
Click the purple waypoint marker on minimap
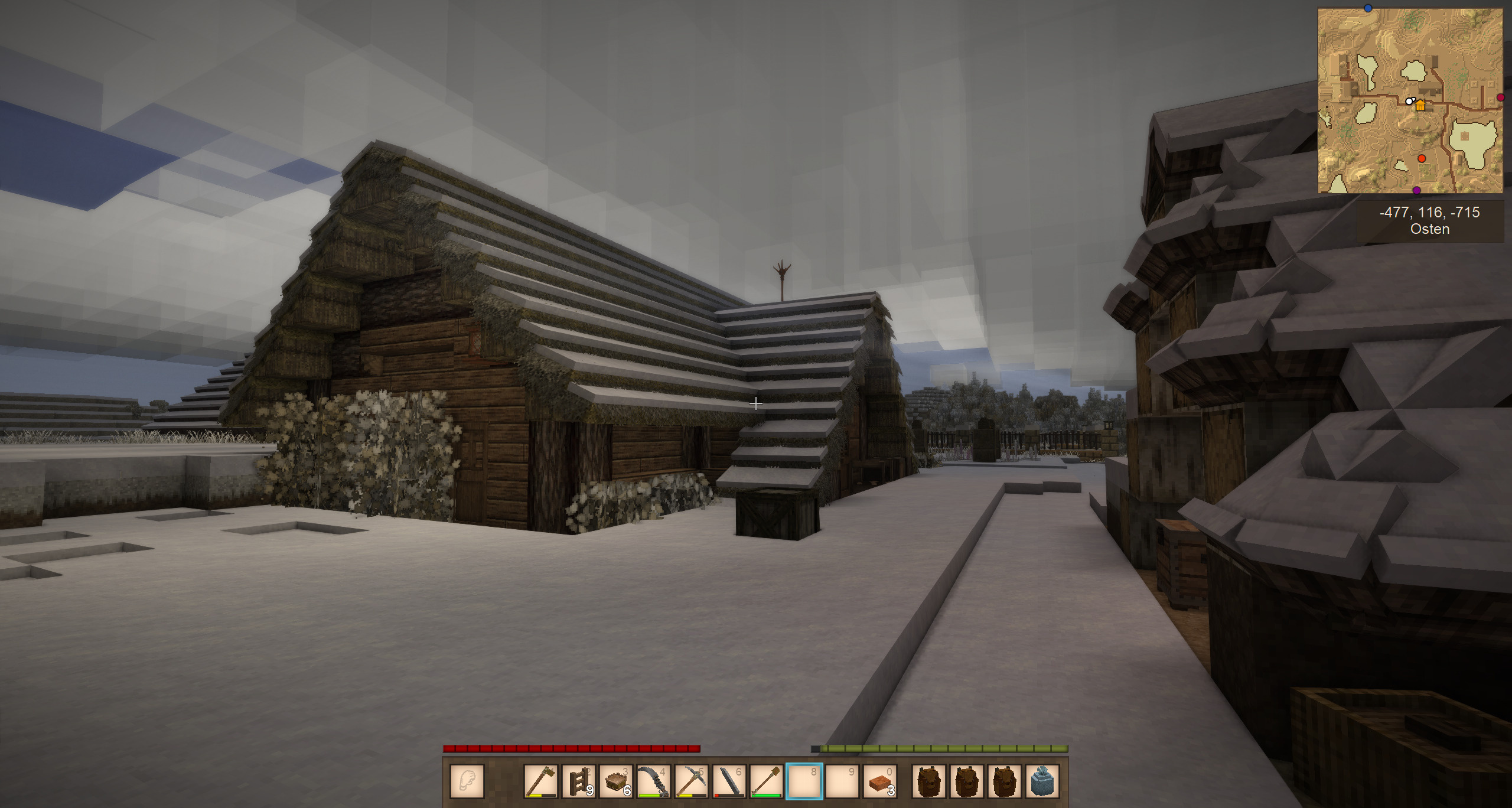(1416, 190)
